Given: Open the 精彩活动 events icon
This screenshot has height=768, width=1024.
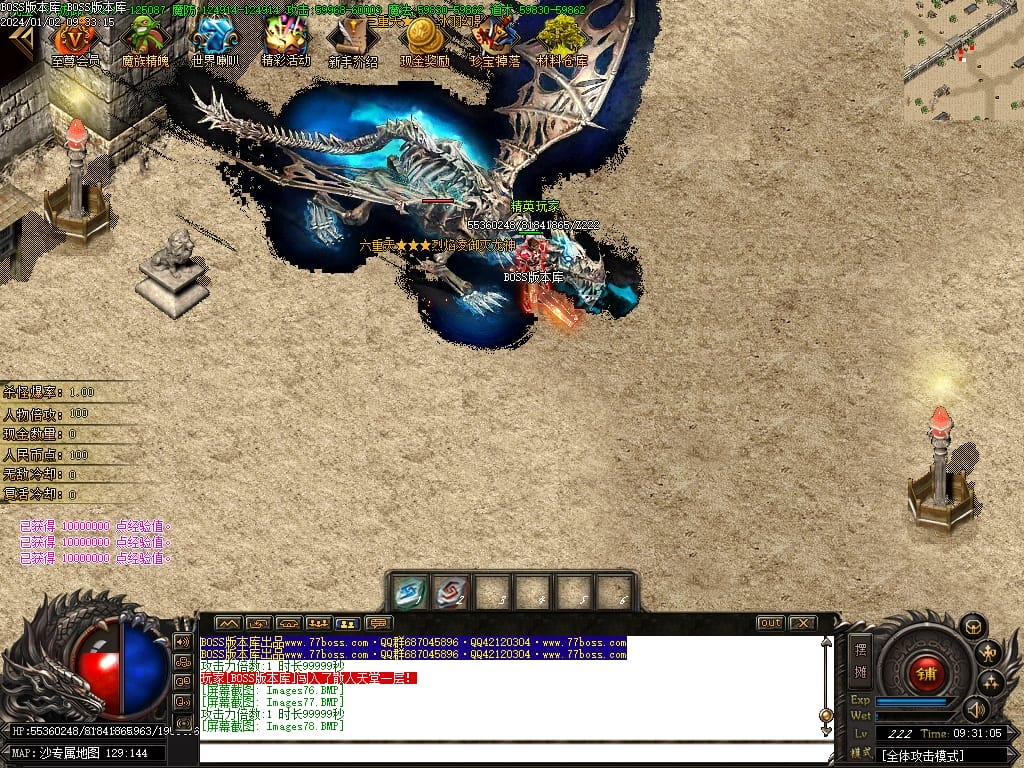Looking at the screenshot, I should coord(285,40).
